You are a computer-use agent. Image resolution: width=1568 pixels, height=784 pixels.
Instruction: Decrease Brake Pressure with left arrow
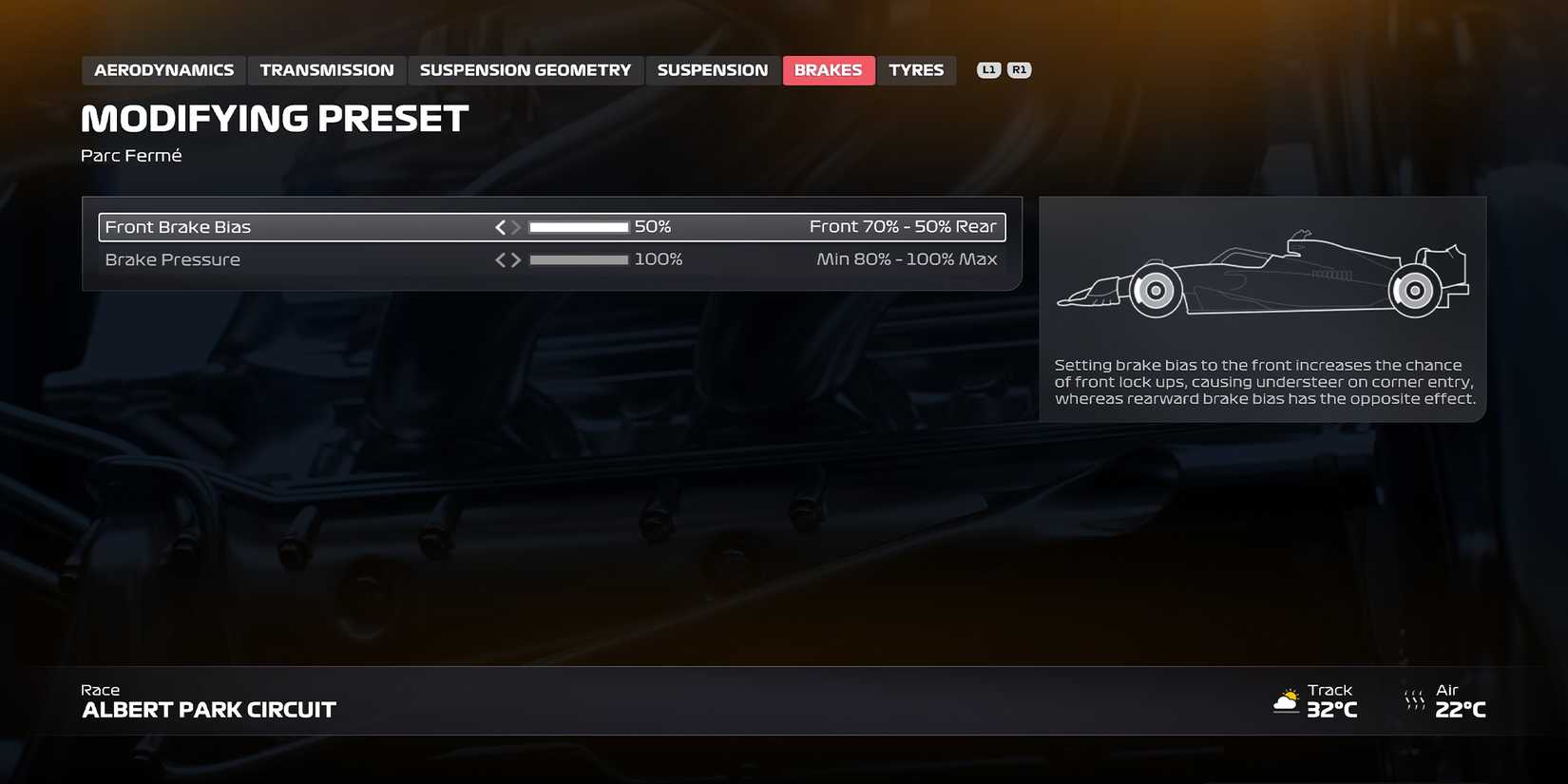point(499,258)
